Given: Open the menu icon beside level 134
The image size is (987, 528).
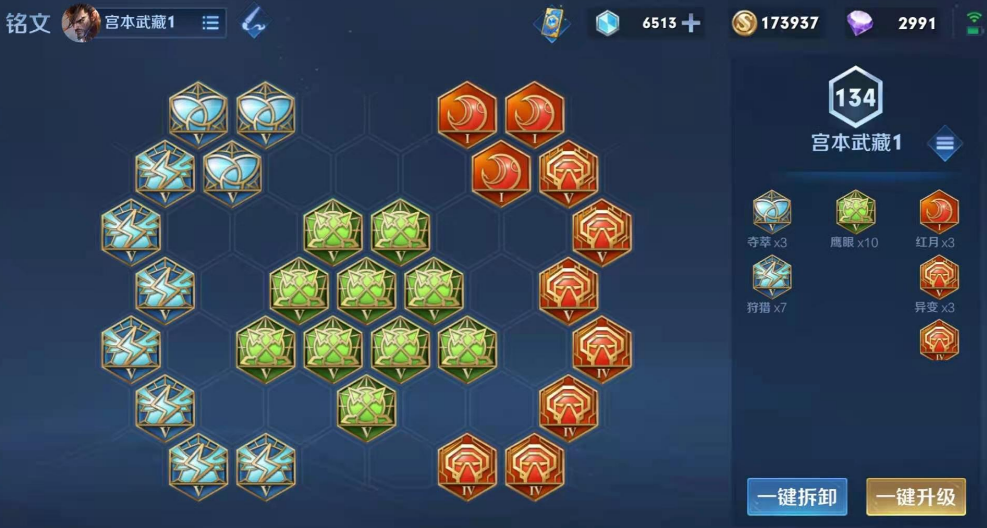Looking at the screenshot, I should 944,144.
